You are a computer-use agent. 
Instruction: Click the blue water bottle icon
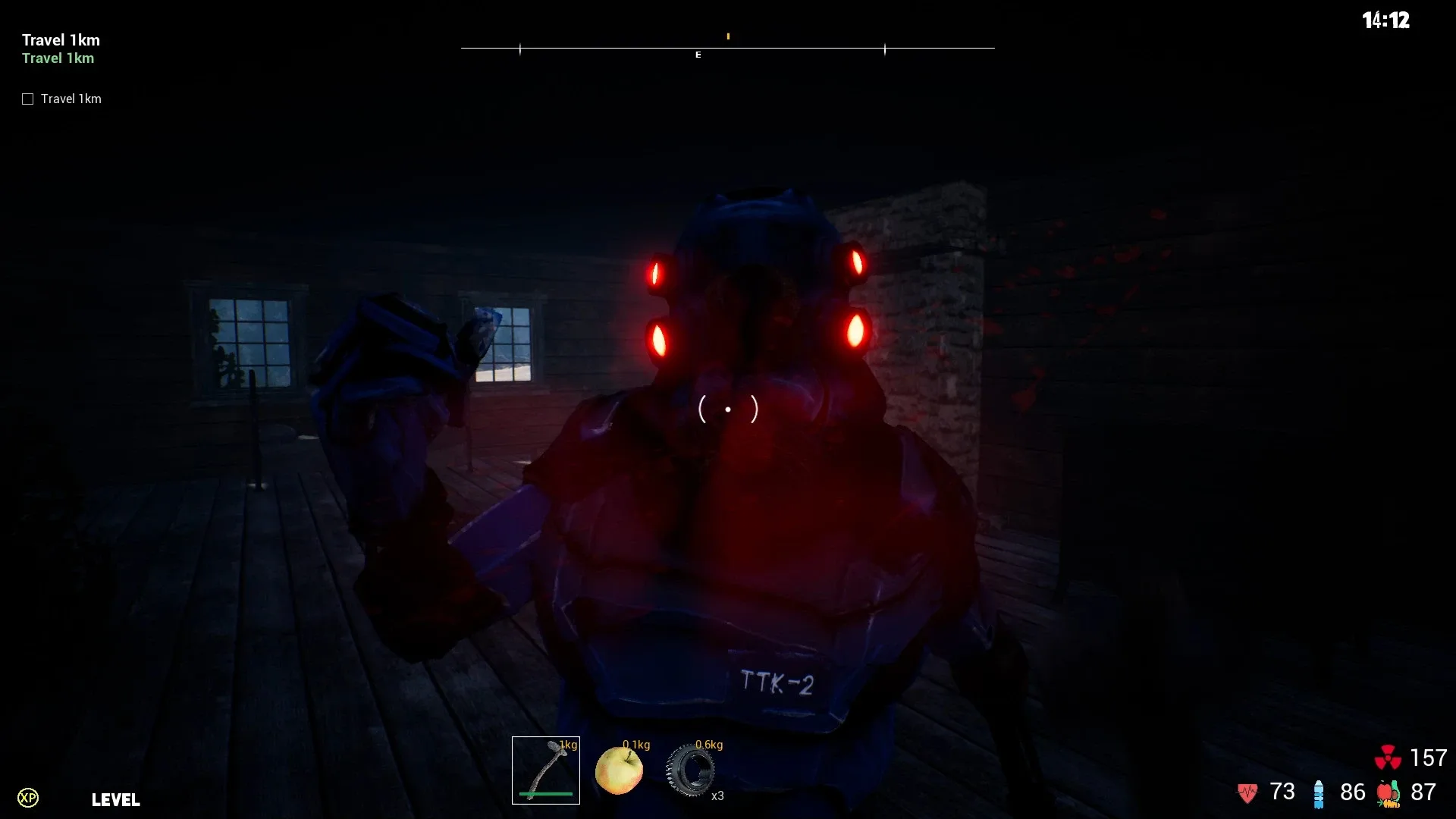click(x=1319, y=792)
